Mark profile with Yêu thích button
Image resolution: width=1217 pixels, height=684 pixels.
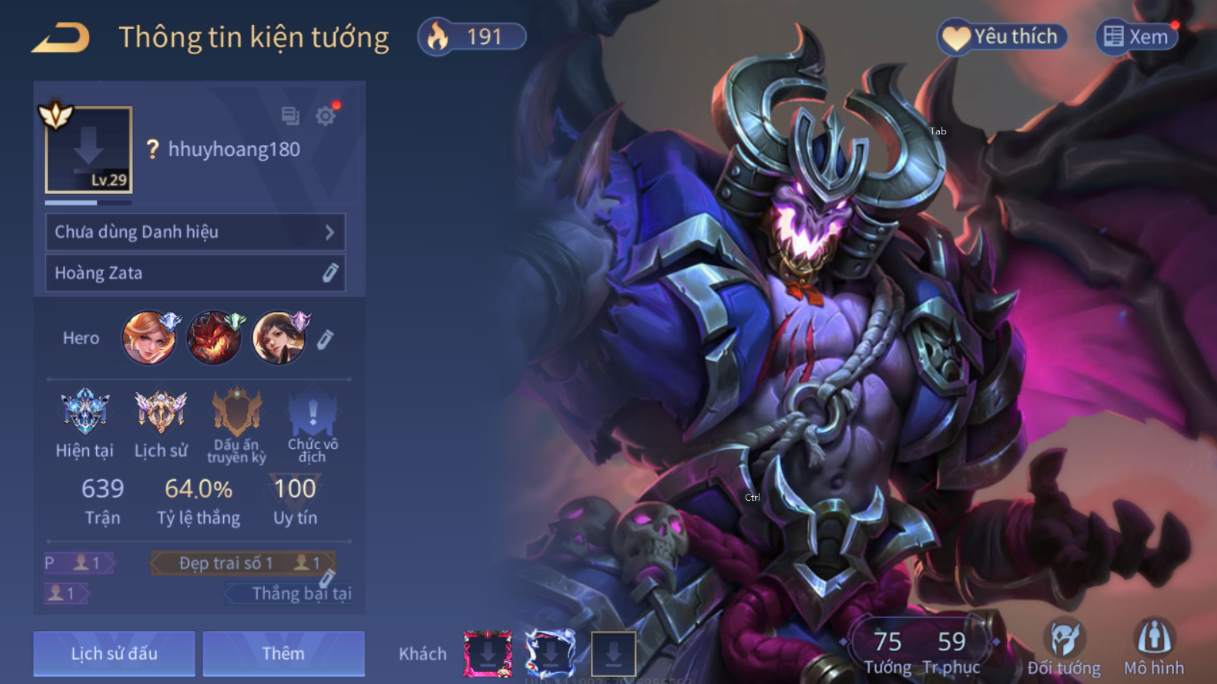click(x=1002, y=37)
